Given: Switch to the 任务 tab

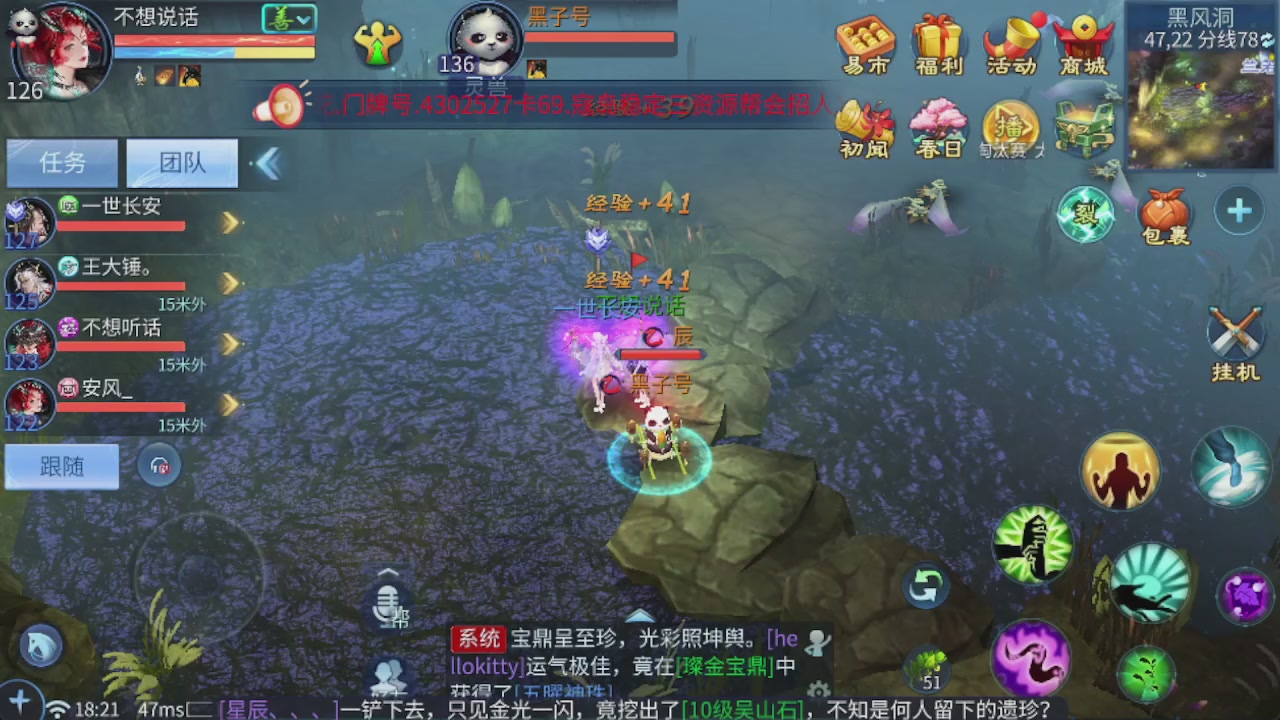Looking at the screenshot, I should click(61, 162).
